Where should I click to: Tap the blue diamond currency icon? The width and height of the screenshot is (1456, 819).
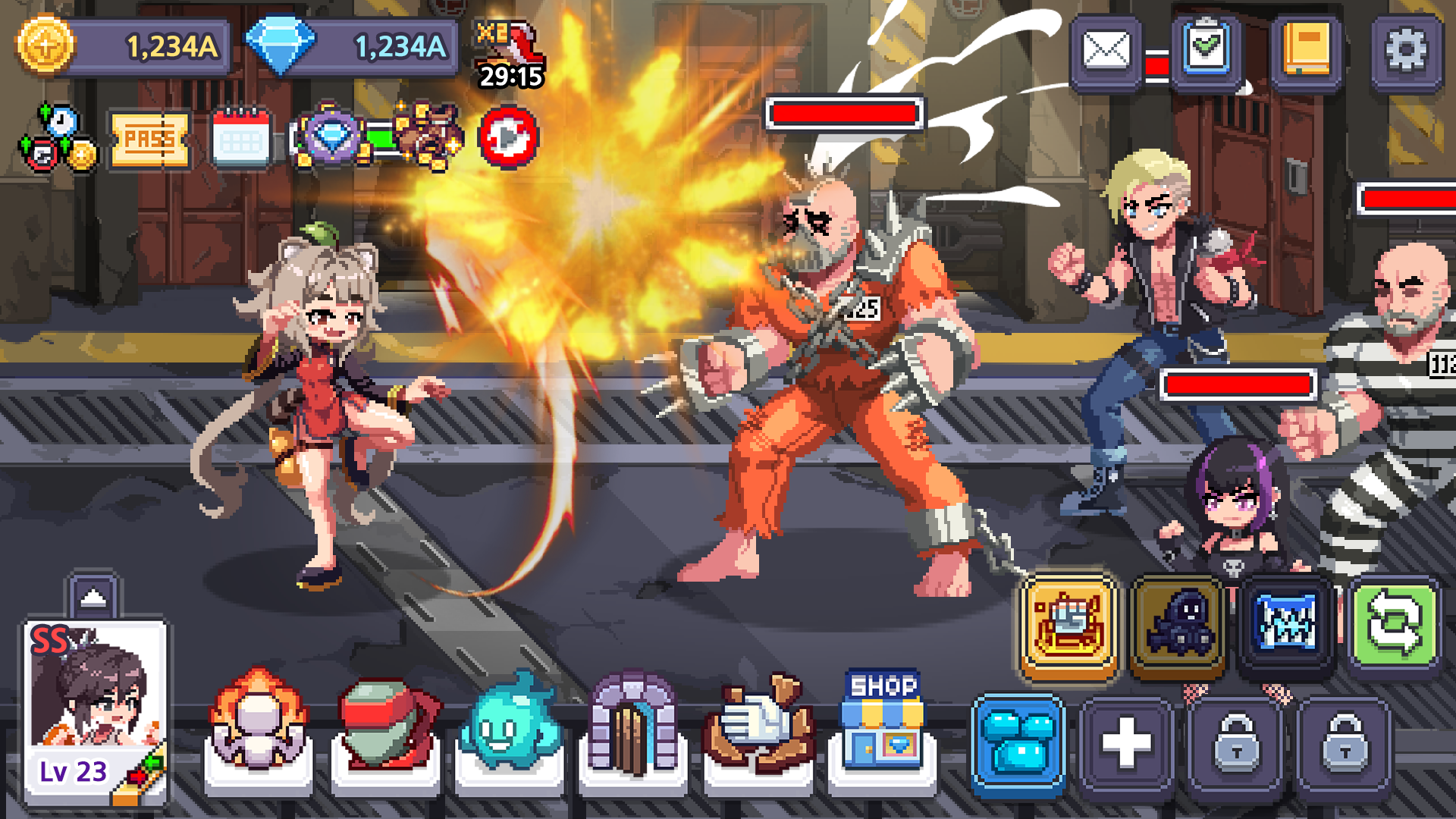click(x=281, y=45)
